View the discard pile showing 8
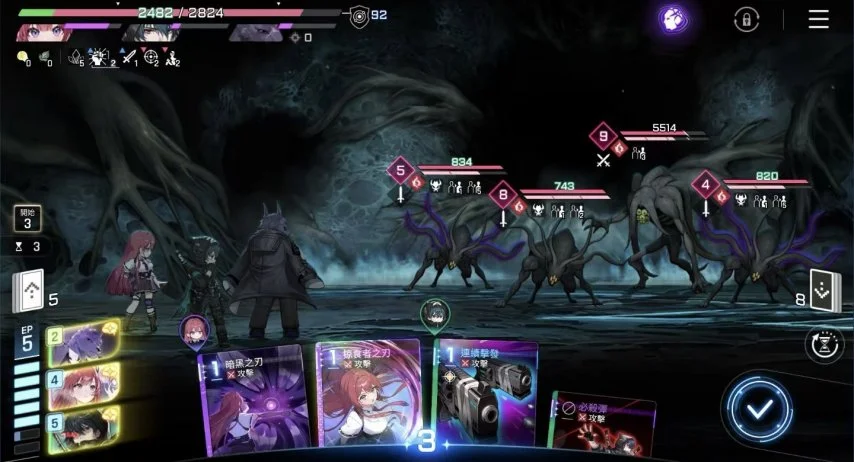The width and height of the screenshot is (854, 462). coord(826,291)
